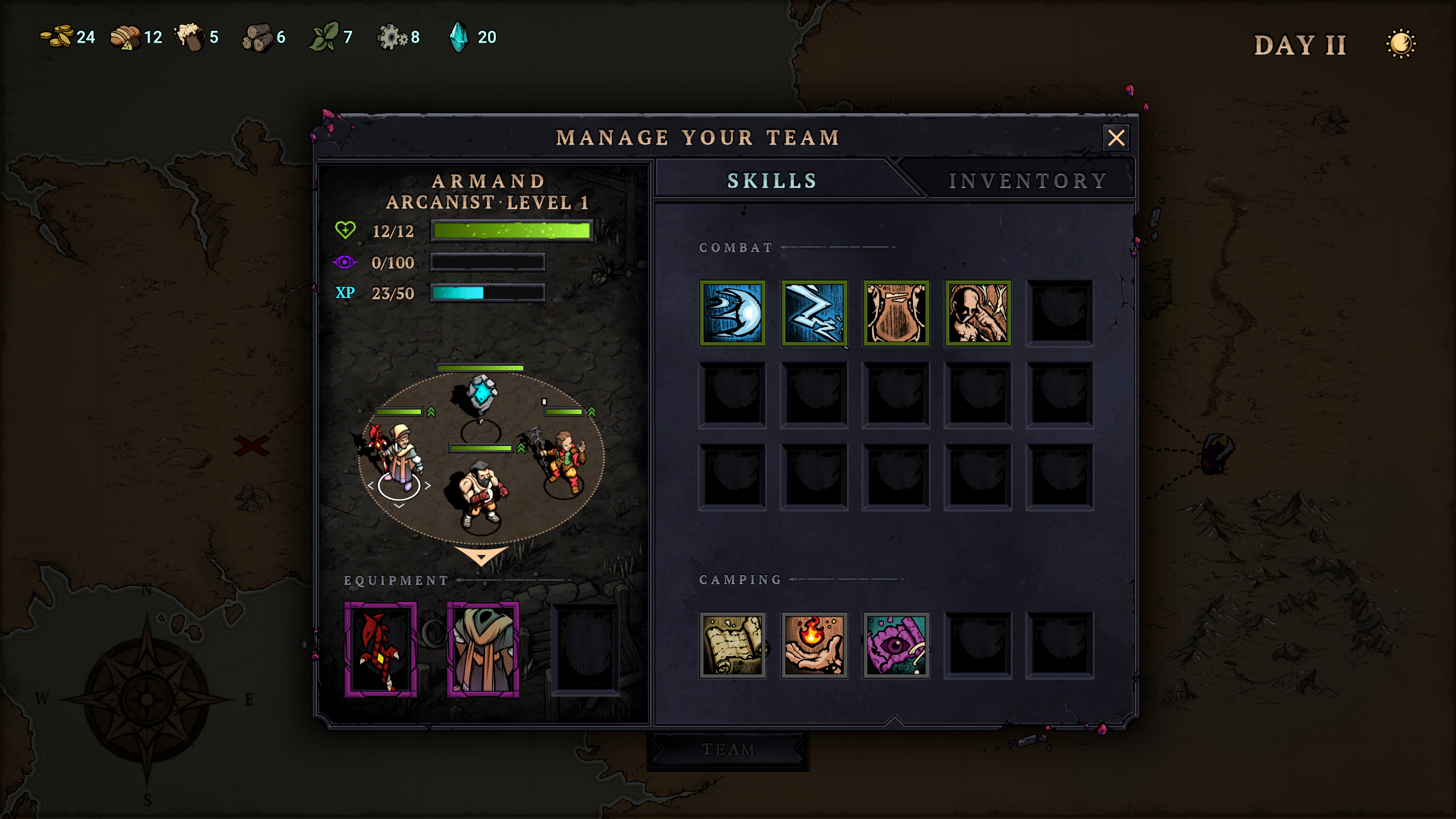Click the sun icon next to DAY II
The height and width of the screenshot is (819, 1456).
click(x=1404, y=43)
